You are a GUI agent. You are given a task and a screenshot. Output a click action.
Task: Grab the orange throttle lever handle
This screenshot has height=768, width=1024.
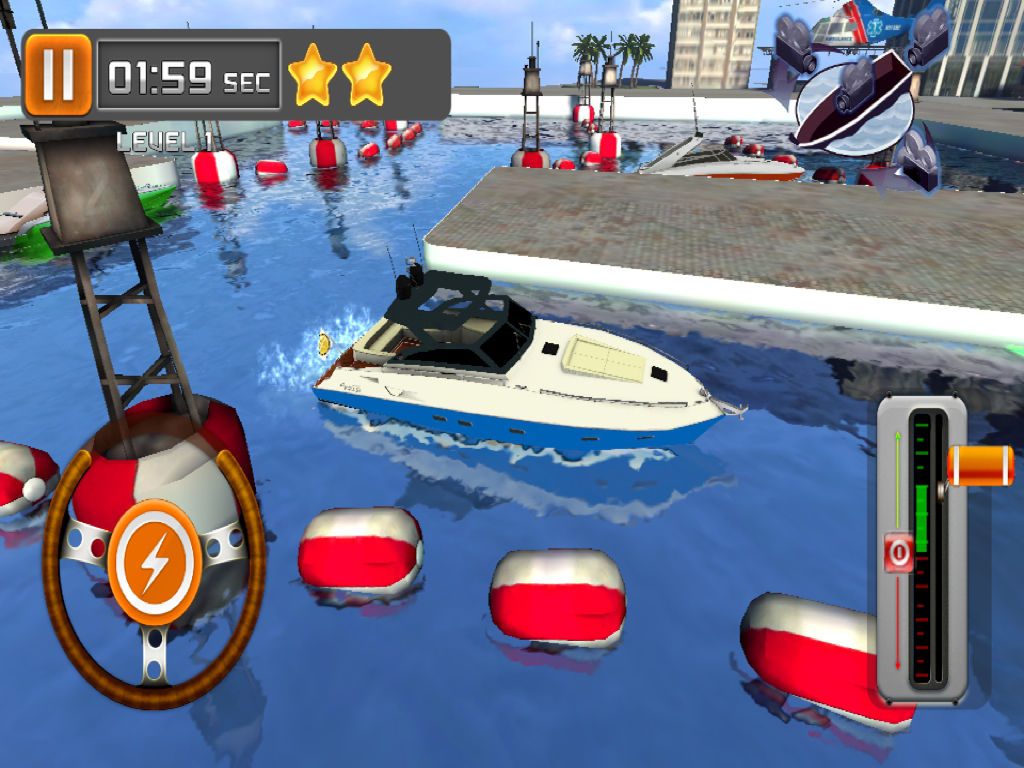pyautogui.click(x=980, y=466)
